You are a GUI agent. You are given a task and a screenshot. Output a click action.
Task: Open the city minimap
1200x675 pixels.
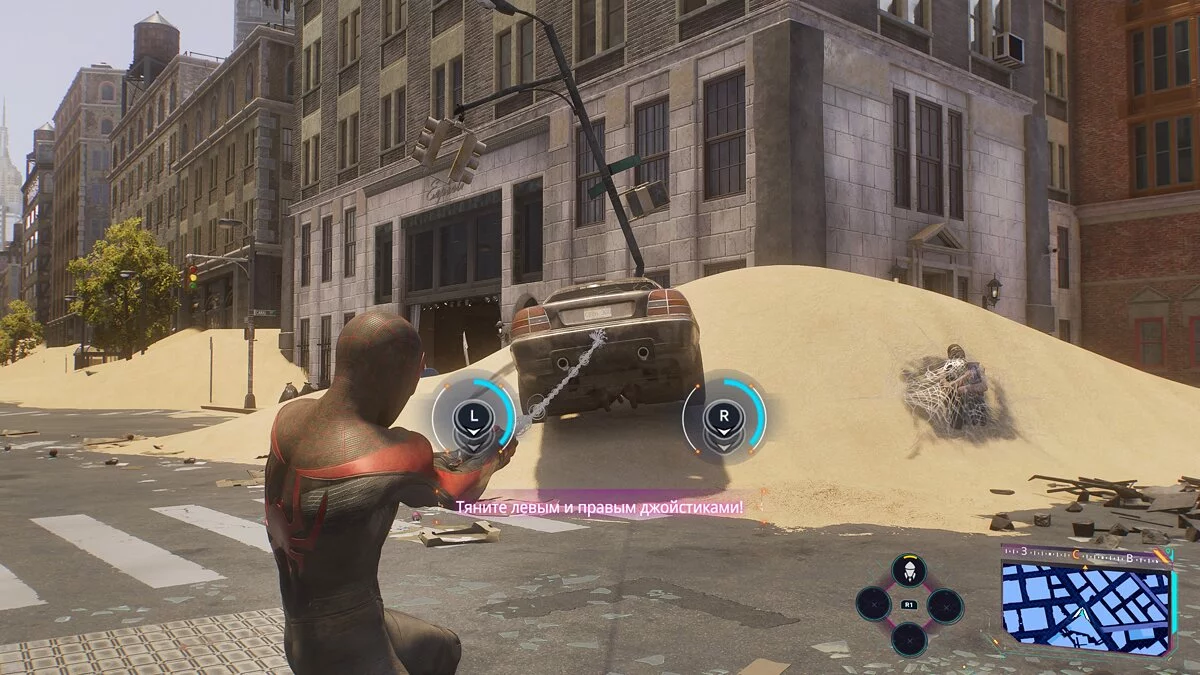tap(1086, 604)
